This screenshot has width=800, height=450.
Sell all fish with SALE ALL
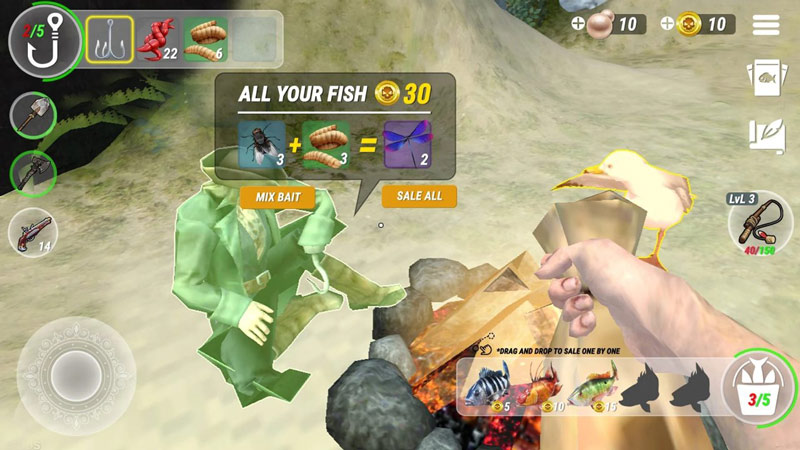point(419,196)
